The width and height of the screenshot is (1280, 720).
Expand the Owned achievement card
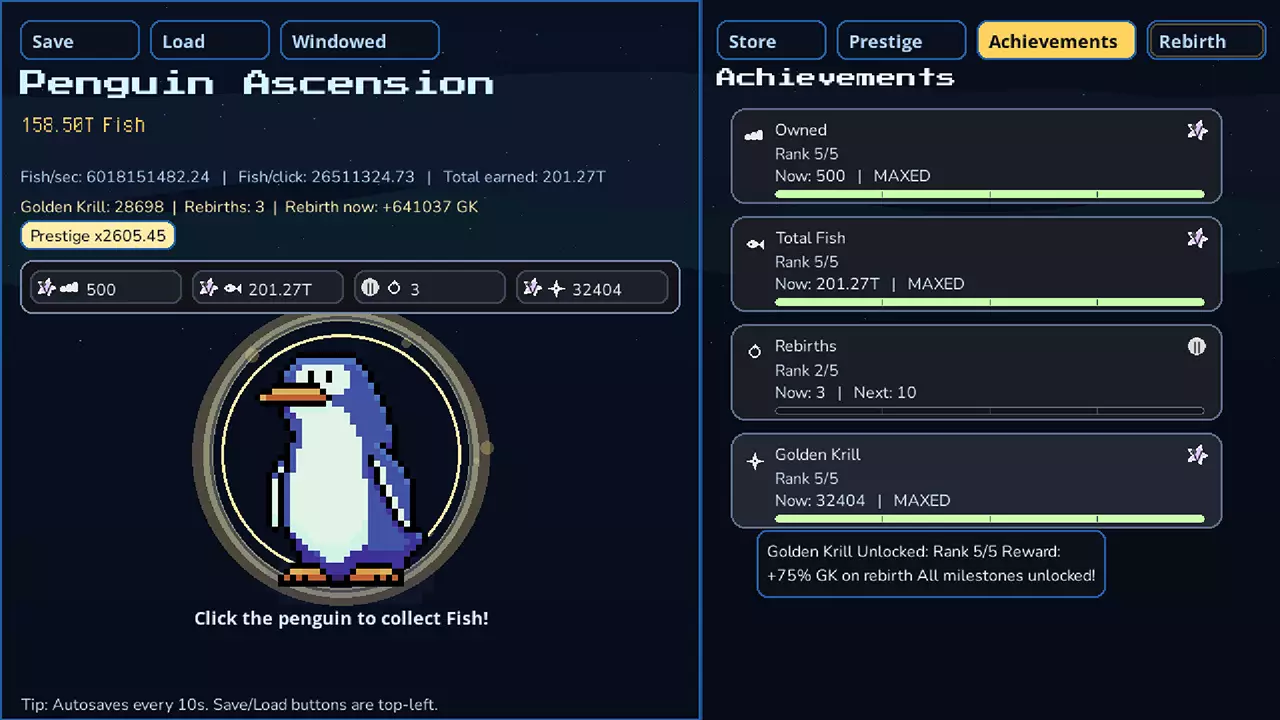pos(975,156)
